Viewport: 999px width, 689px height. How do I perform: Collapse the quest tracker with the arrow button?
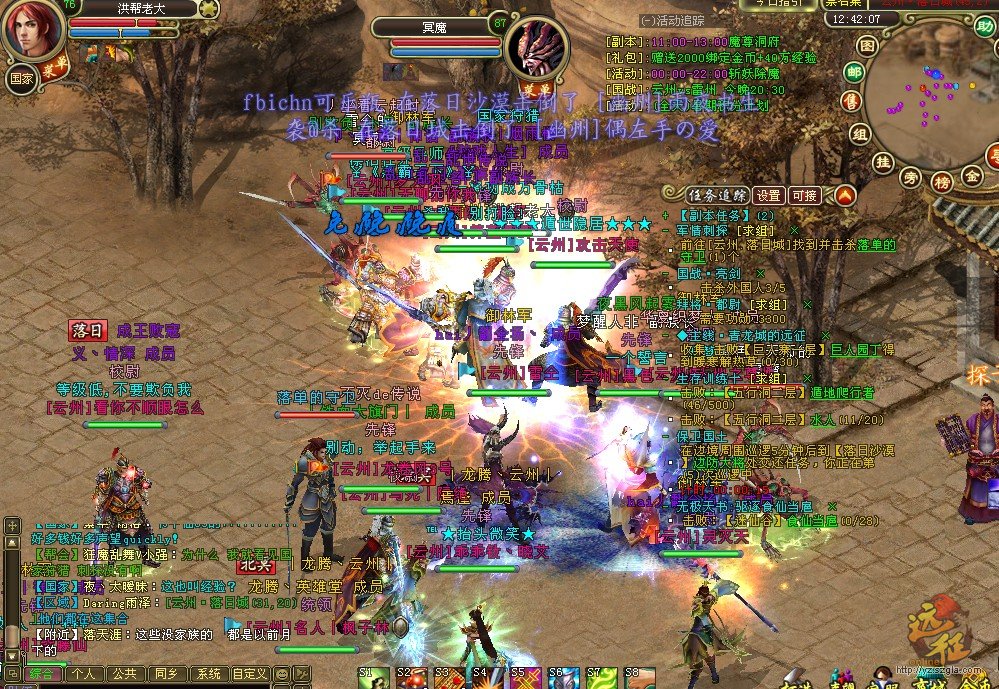tap(845, 195)
